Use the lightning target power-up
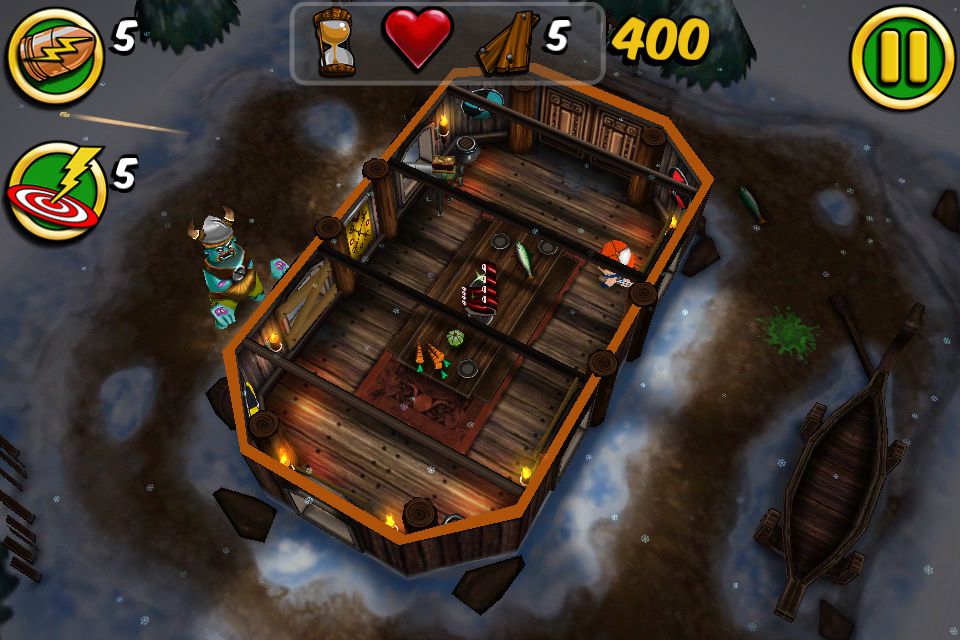 pyautogui.click(x=56, y=192)
